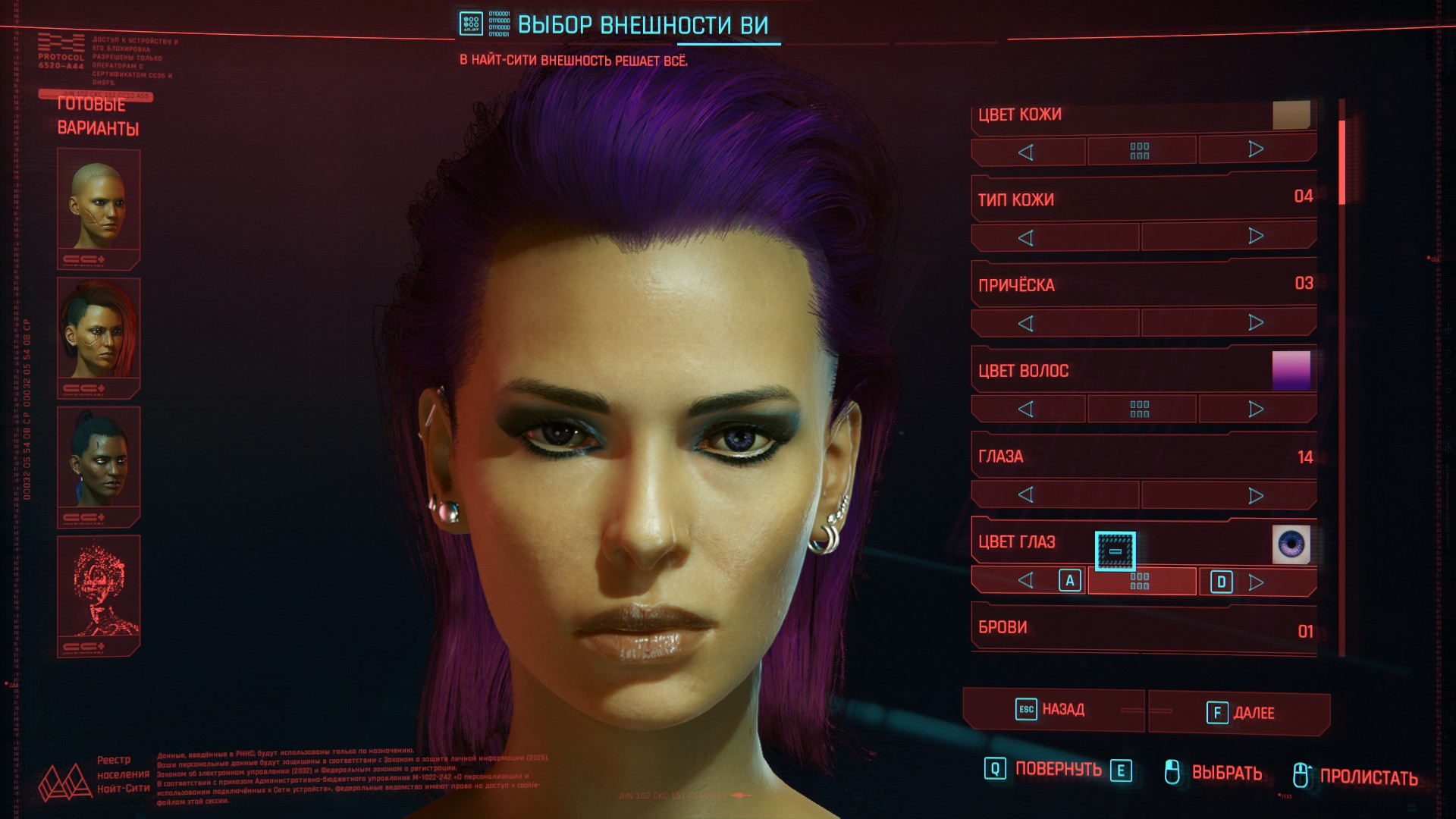
Task: Select next eyes option (ГЛАЗА)
Action: coord(1256,495)
